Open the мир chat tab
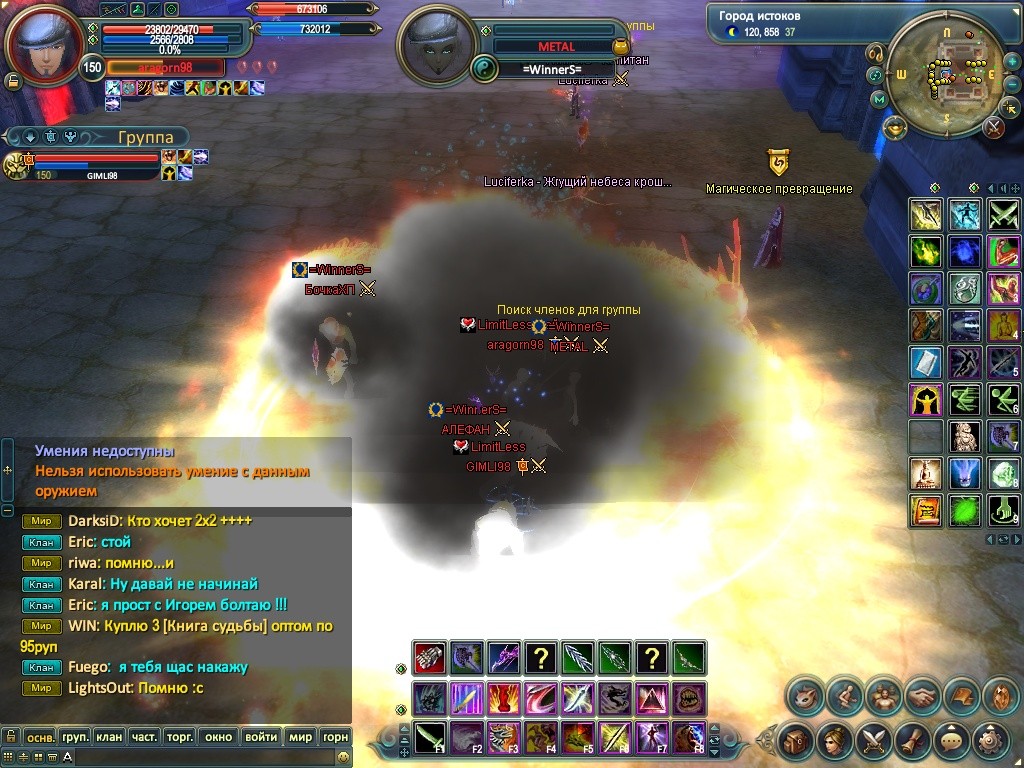The image size is (1024, 768). [x=300, y=737]
